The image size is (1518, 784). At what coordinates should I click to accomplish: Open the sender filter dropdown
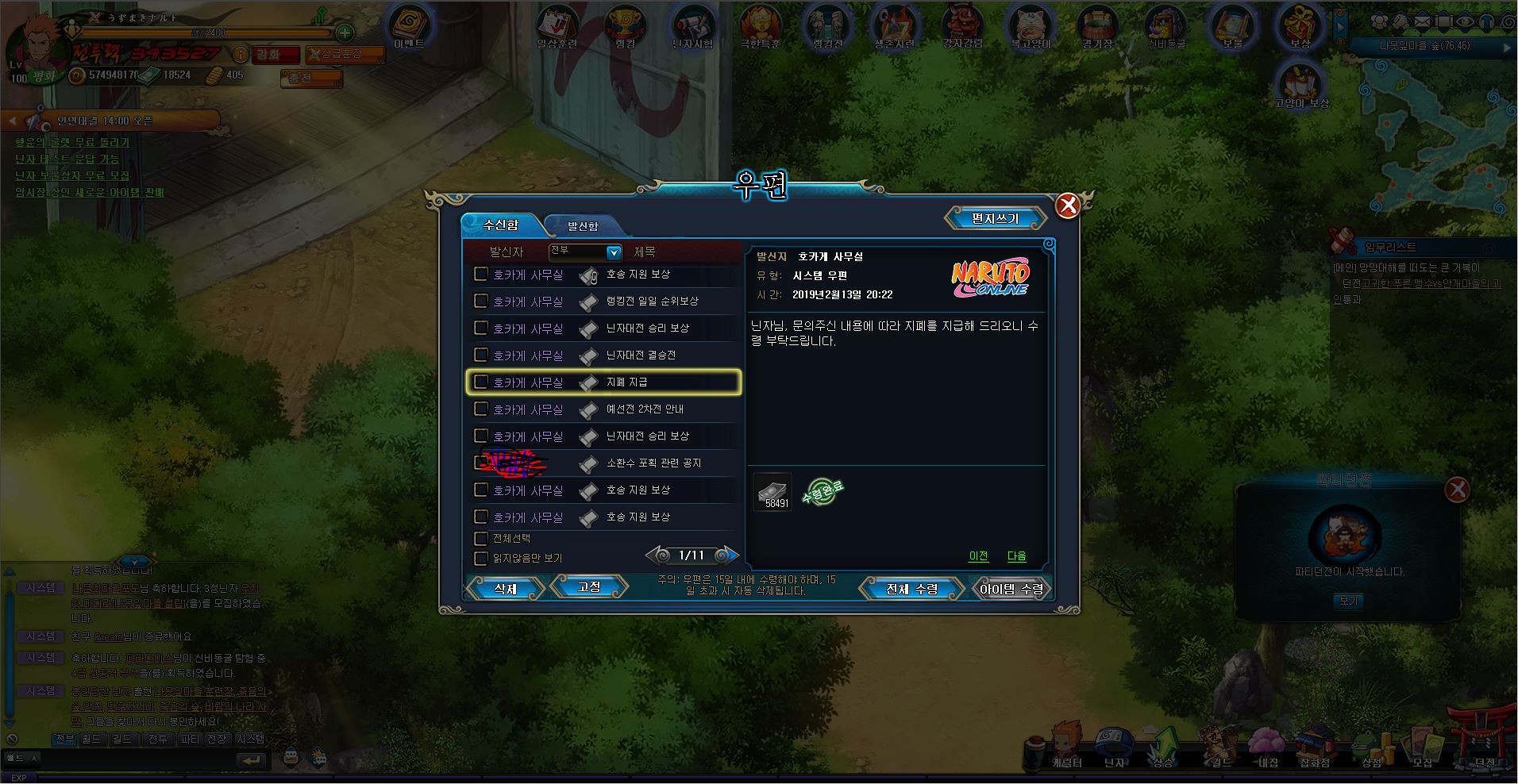pyautogui.click(x=614, y=252)
